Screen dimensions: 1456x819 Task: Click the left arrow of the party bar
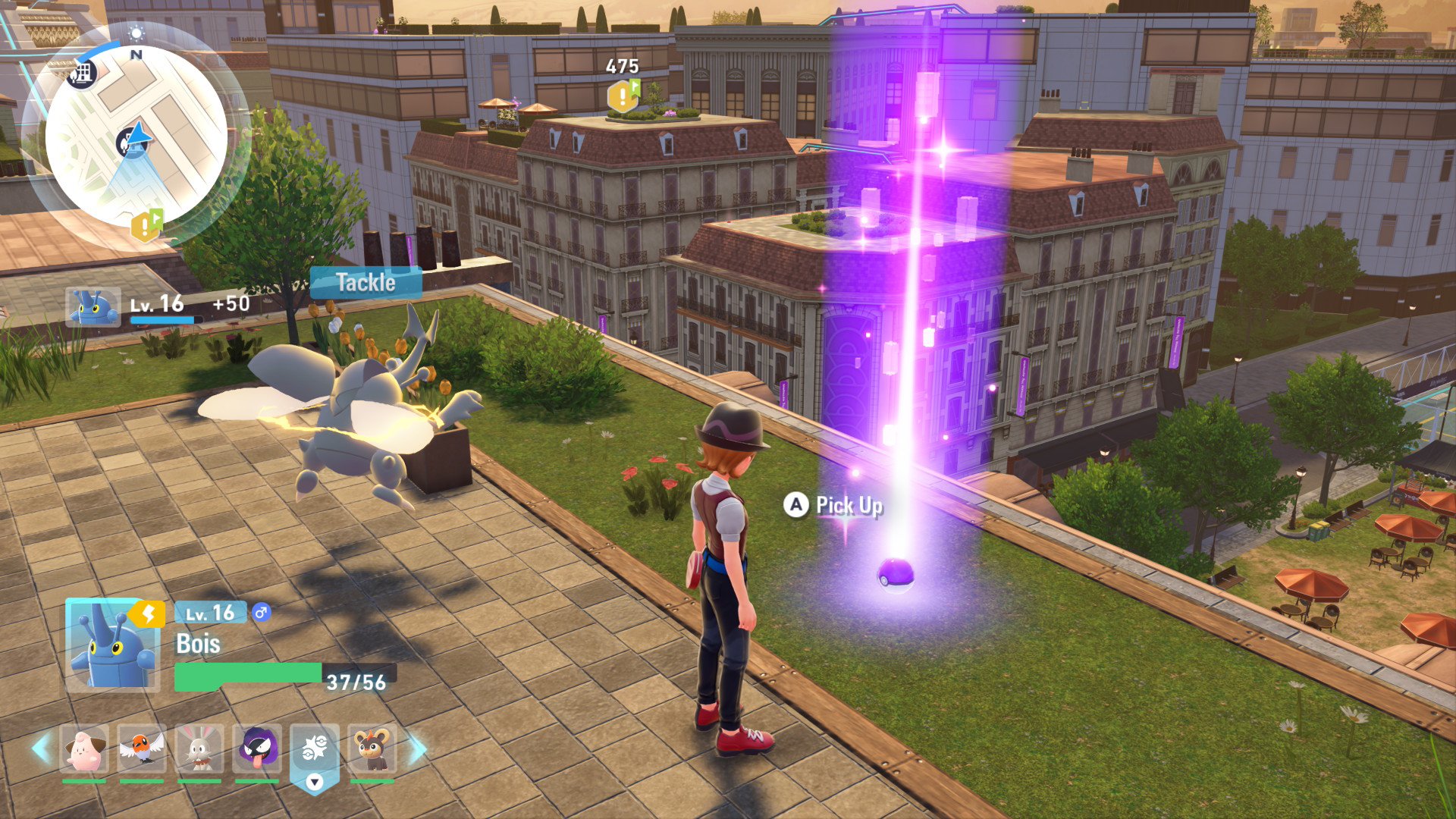pos(41,748)
